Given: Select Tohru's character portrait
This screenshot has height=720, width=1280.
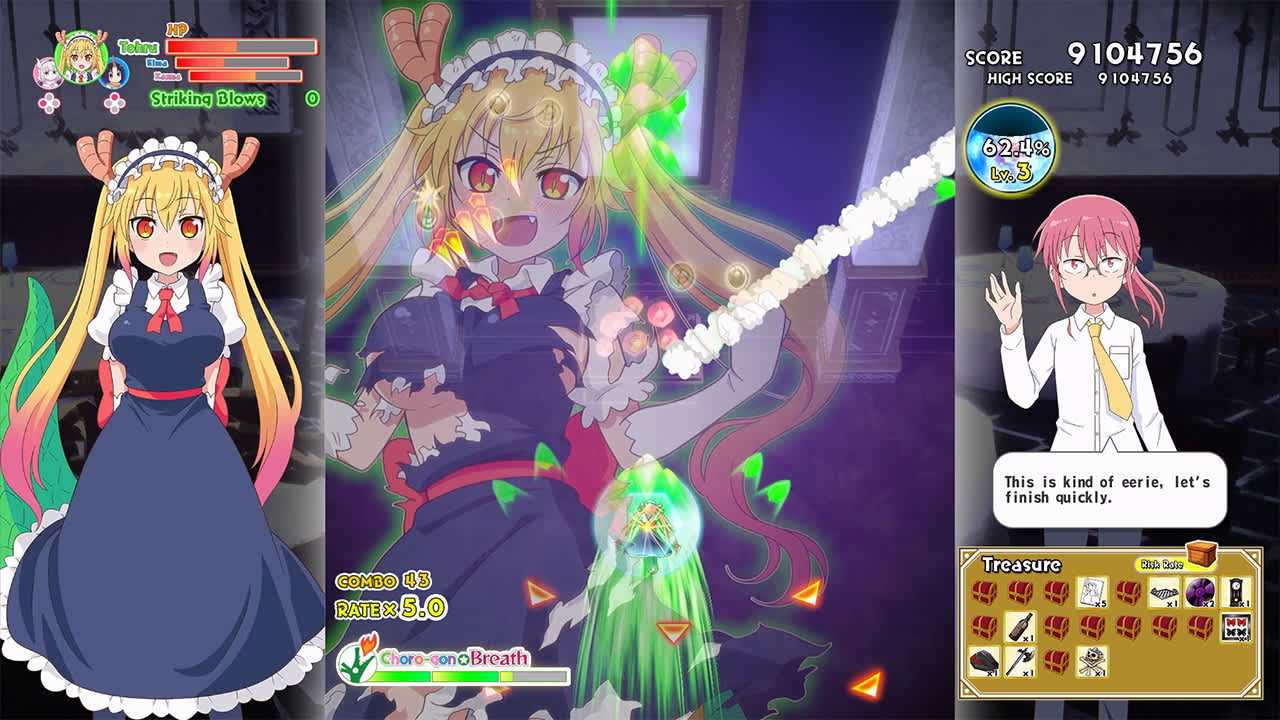Looking at the screenshot, I should [x=81, y=58].
